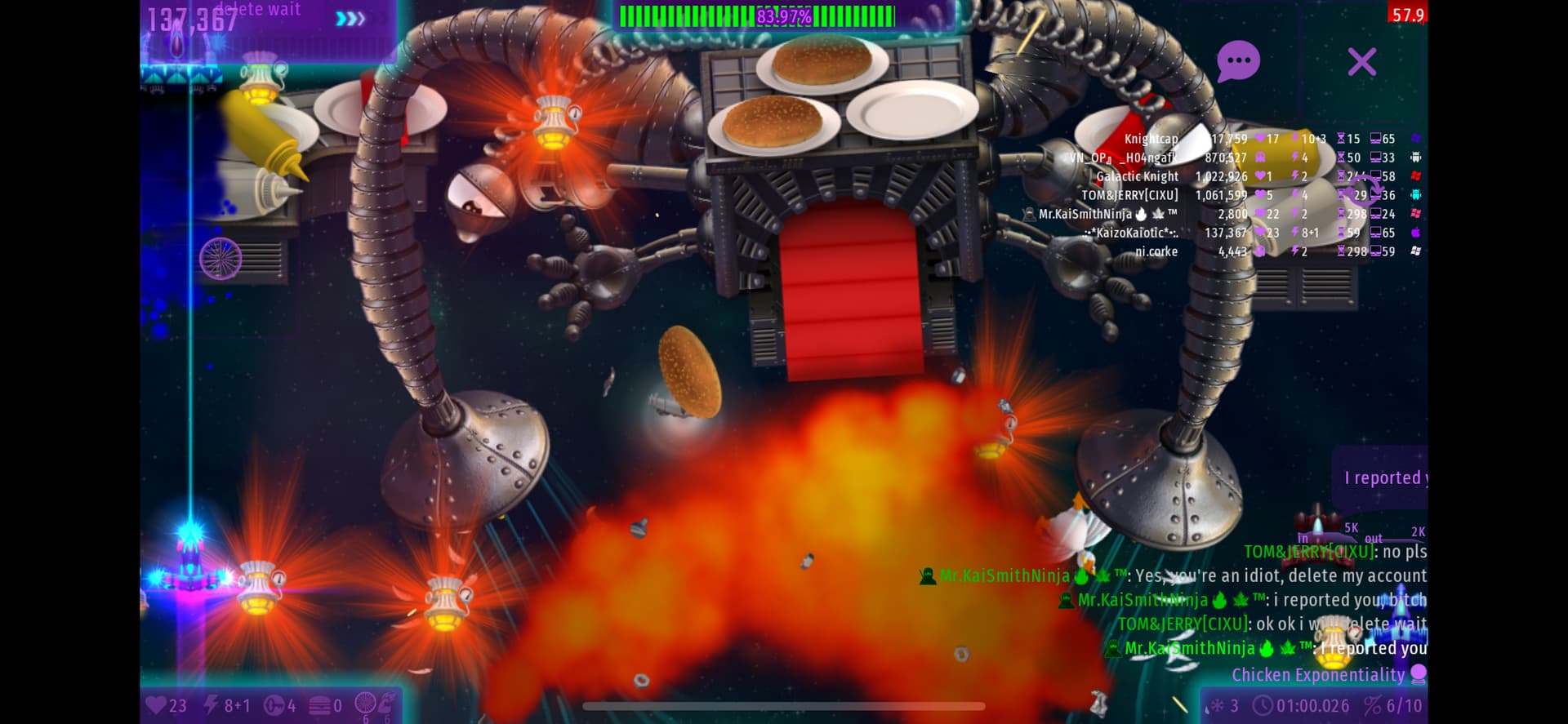
Task: Select ni.corke in the player list
Action: tap(1156, 251)
